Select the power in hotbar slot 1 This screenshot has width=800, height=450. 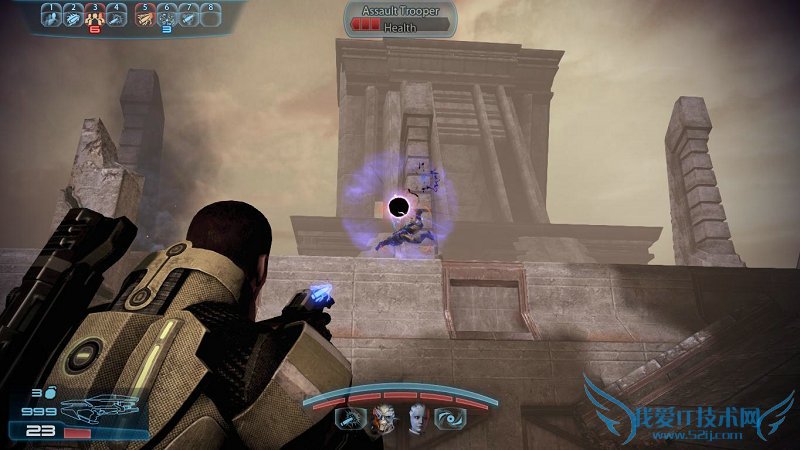click(x=53, y=17)
